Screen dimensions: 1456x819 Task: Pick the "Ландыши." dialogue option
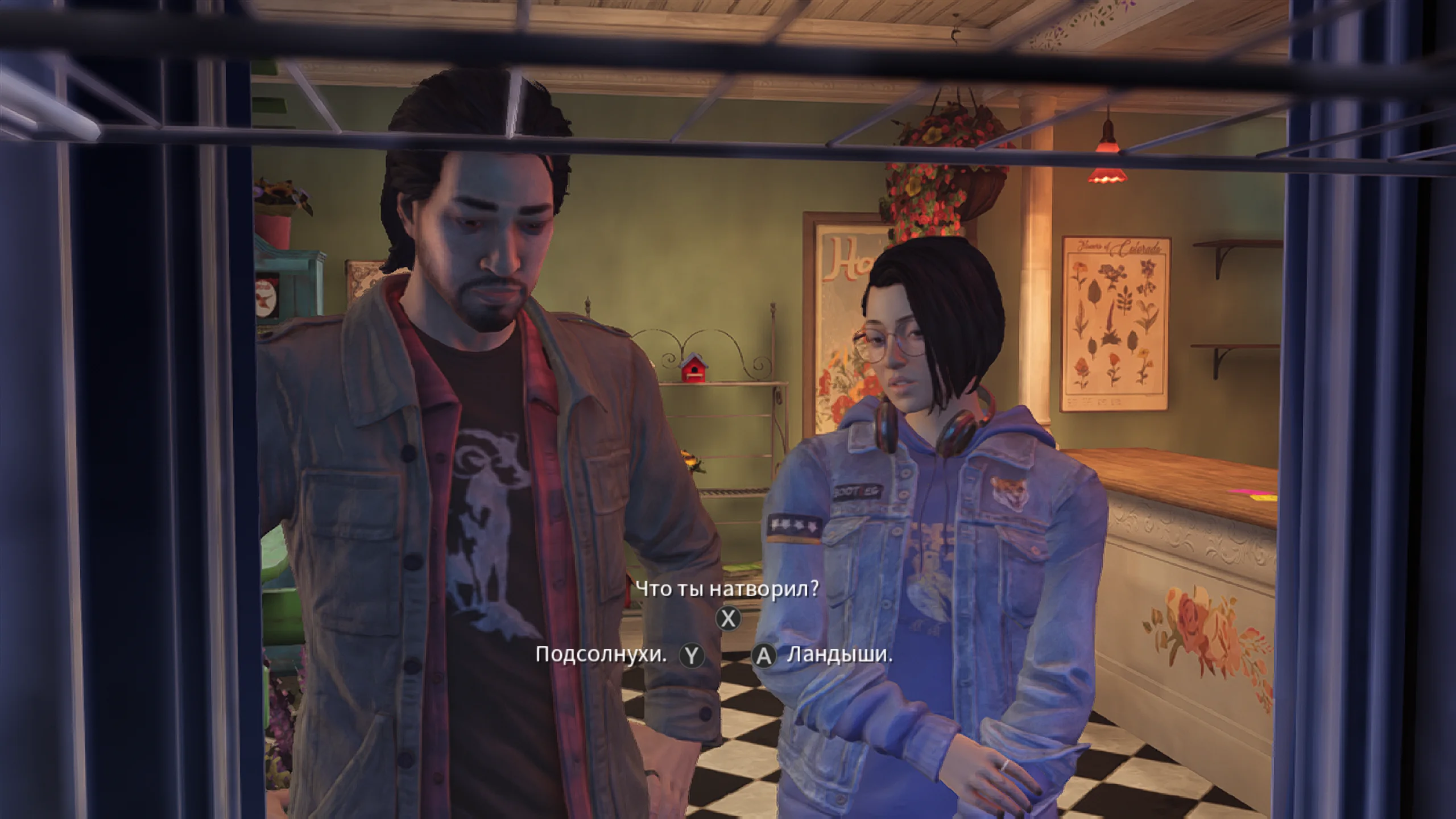[839, 655]
